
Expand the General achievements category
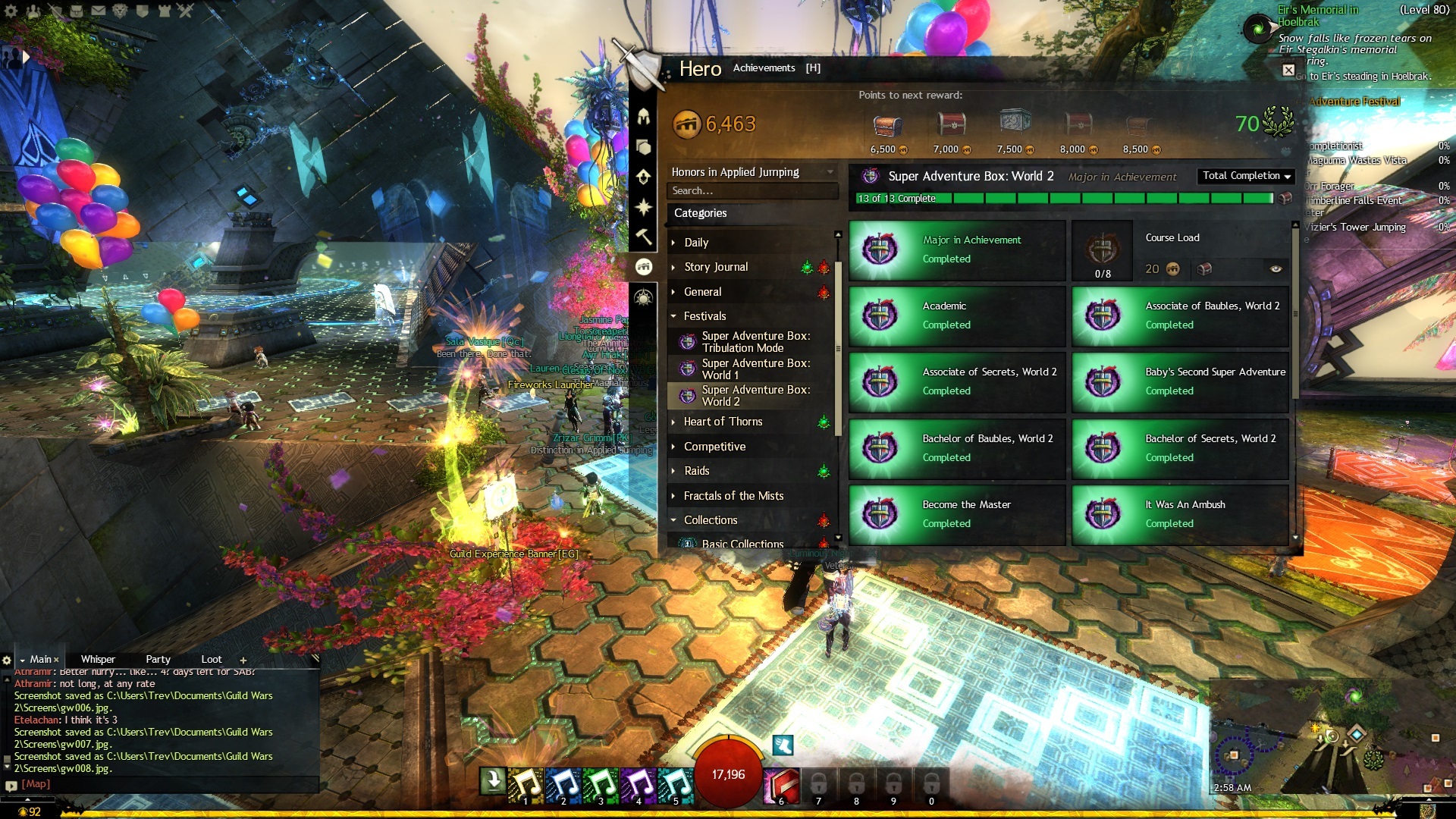click(702, 292)
